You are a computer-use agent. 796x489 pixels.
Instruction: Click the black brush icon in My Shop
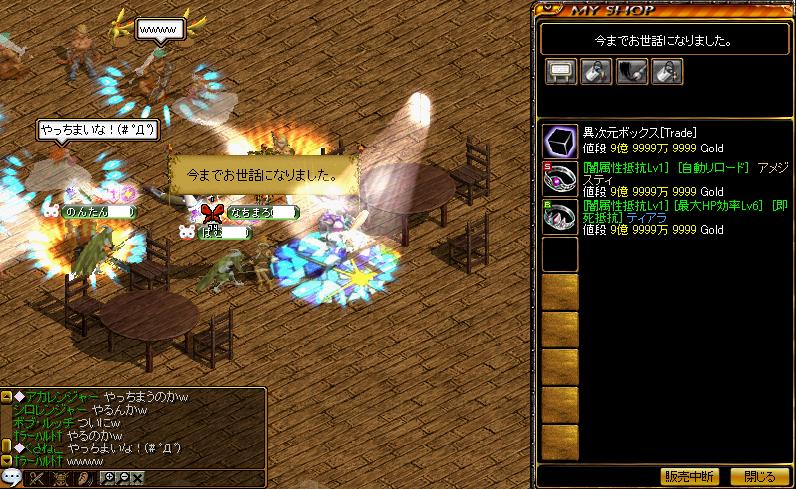tap(631, 71)
